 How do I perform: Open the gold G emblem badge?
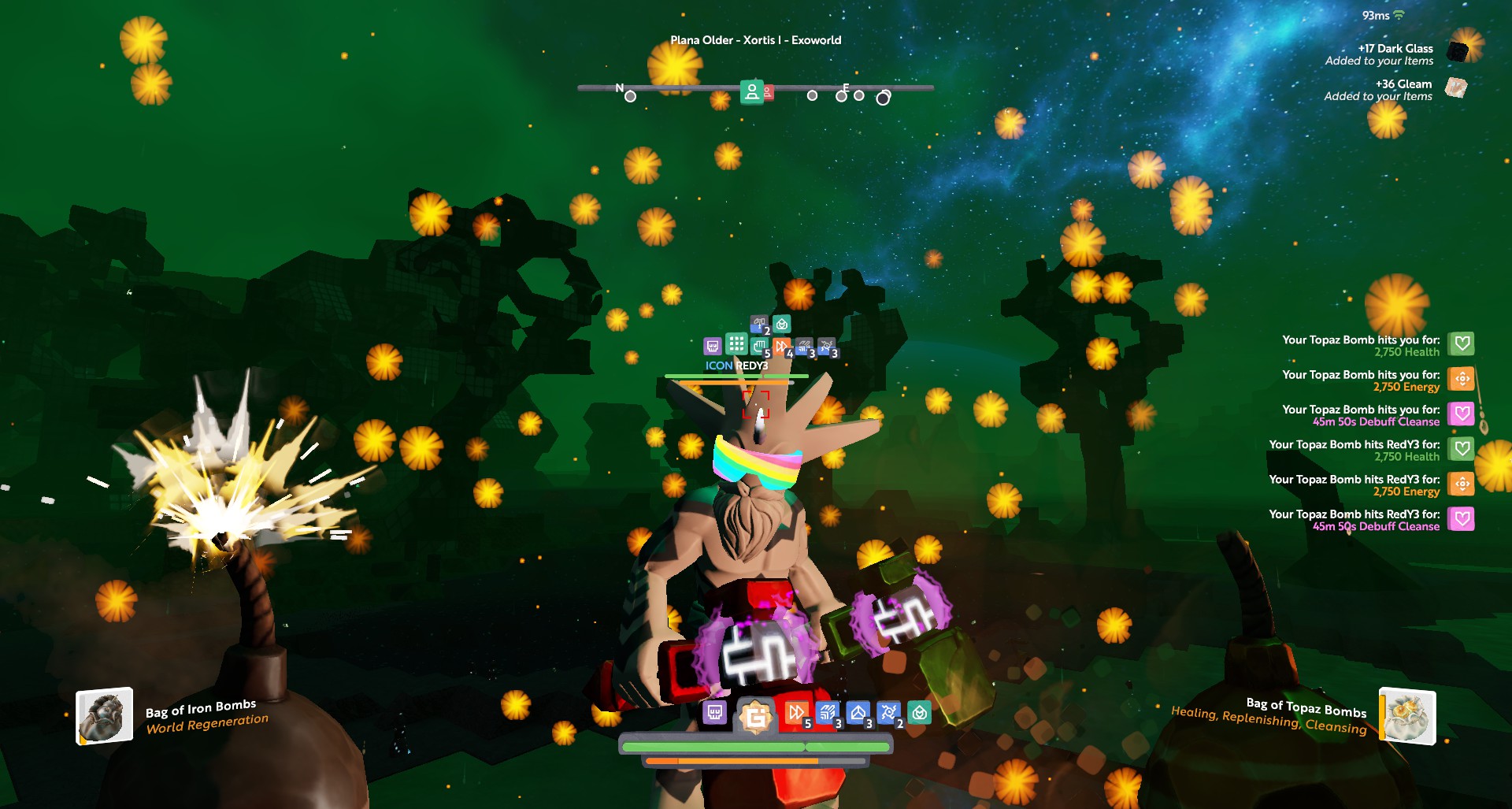[x=756, y=716]
